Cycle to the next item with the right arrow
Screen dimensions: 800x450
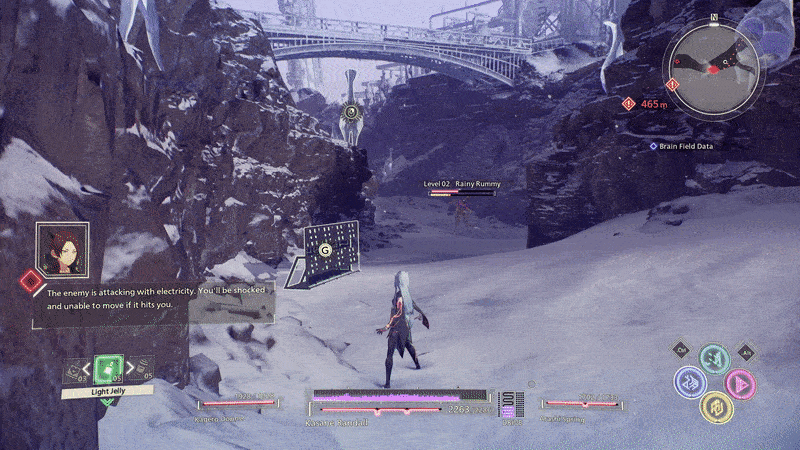point(128,369)
